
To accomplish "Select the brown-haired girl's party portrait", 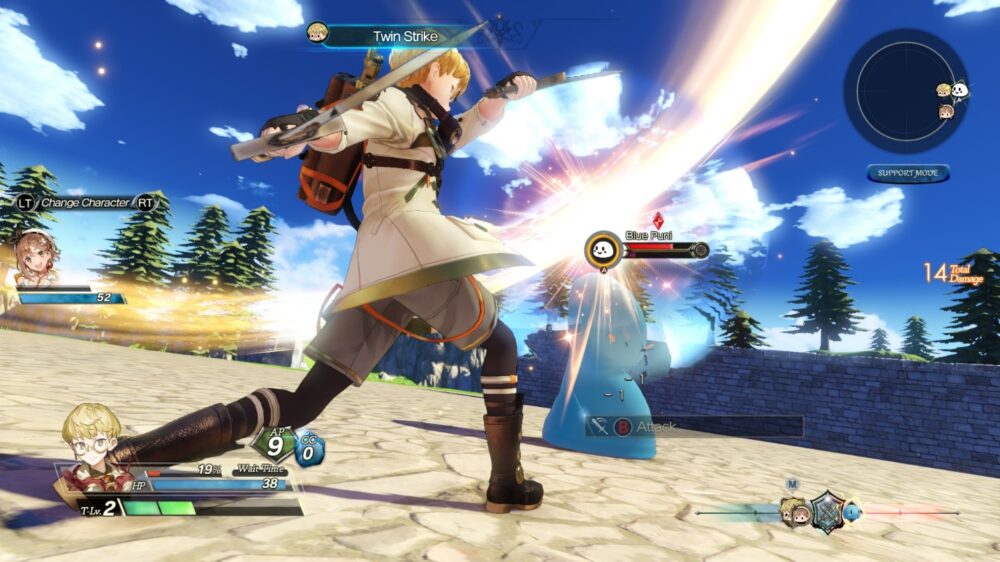I will tap(37, 258).
